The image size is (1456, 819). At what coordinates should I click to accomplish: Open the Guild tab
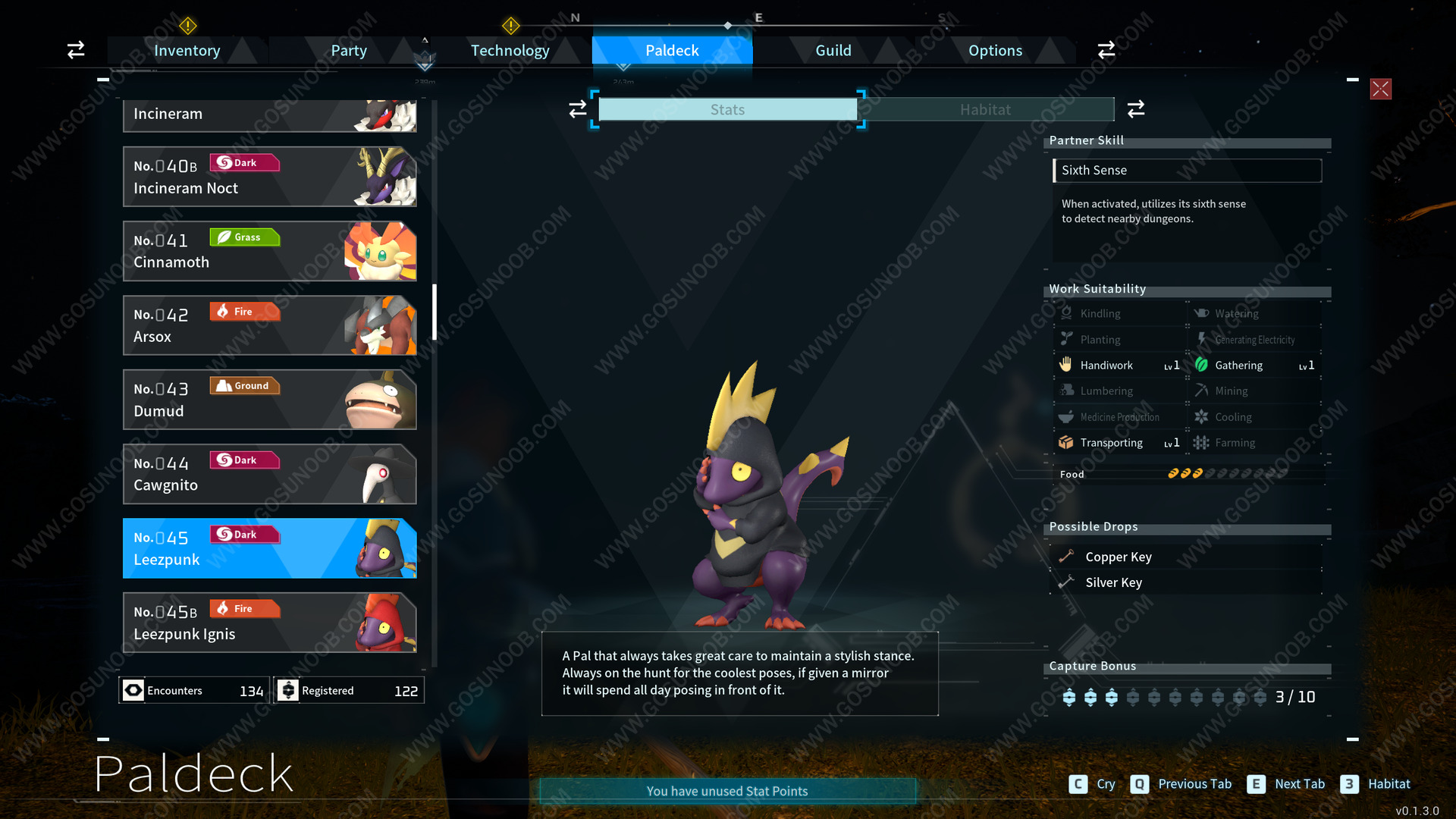coord(833,51)
